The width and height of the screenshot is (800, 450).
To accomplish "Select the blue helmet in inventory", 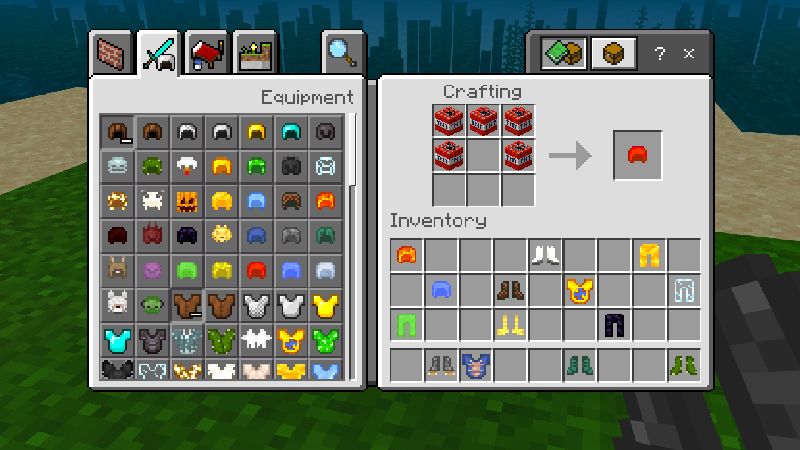I will pyautogui.click(x=441, y=291).
